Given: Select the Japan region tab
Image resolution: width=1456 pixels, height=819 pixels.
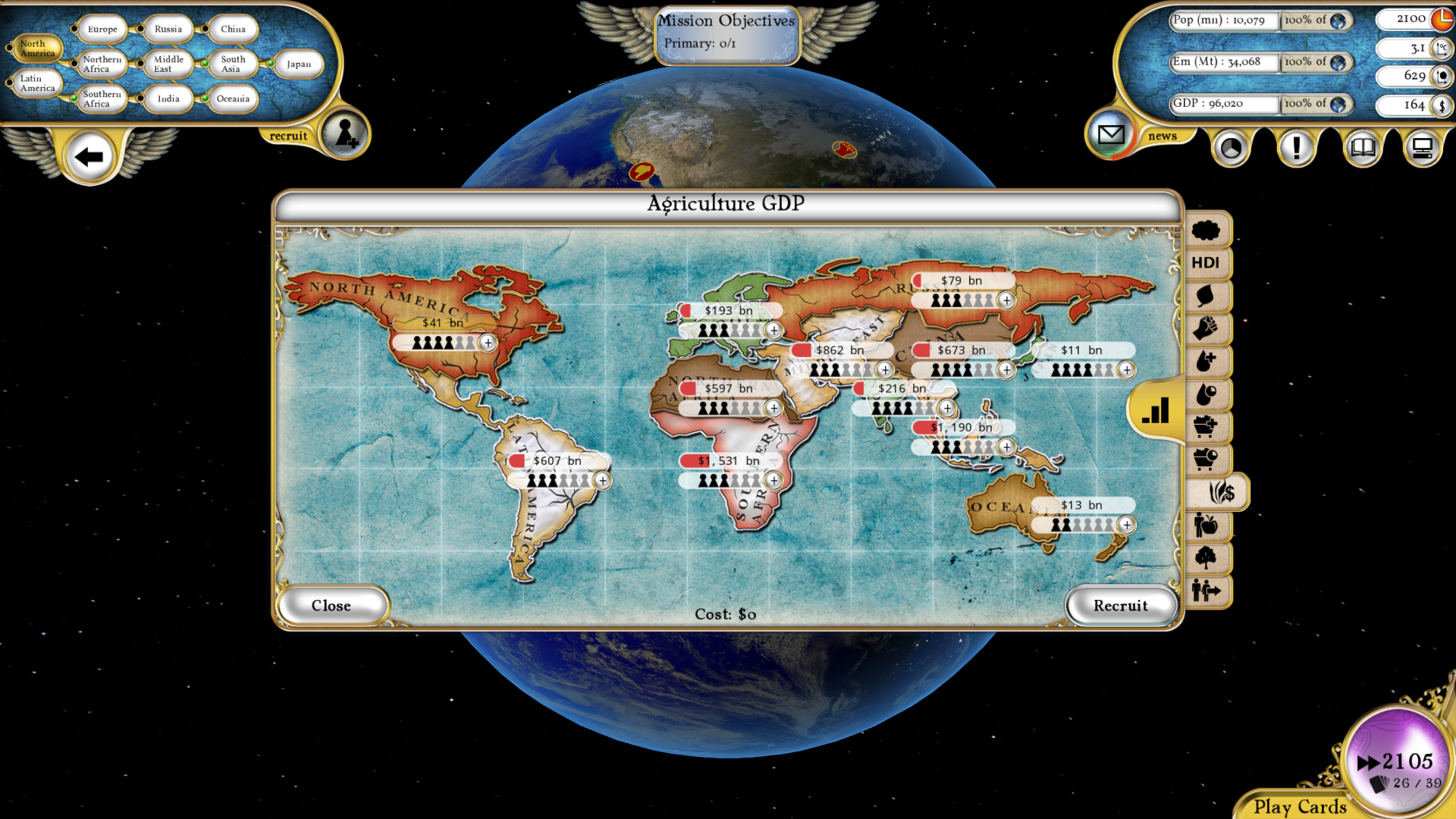Looking at the screenshot, I should (x=298, y=64).
